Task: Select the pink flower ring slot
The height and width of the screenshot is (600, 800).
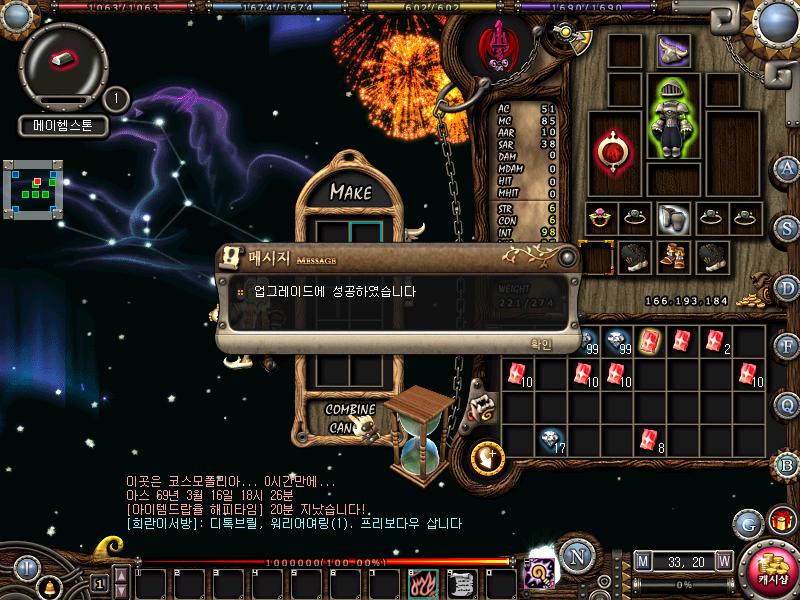Action: [x=601, y=218]
